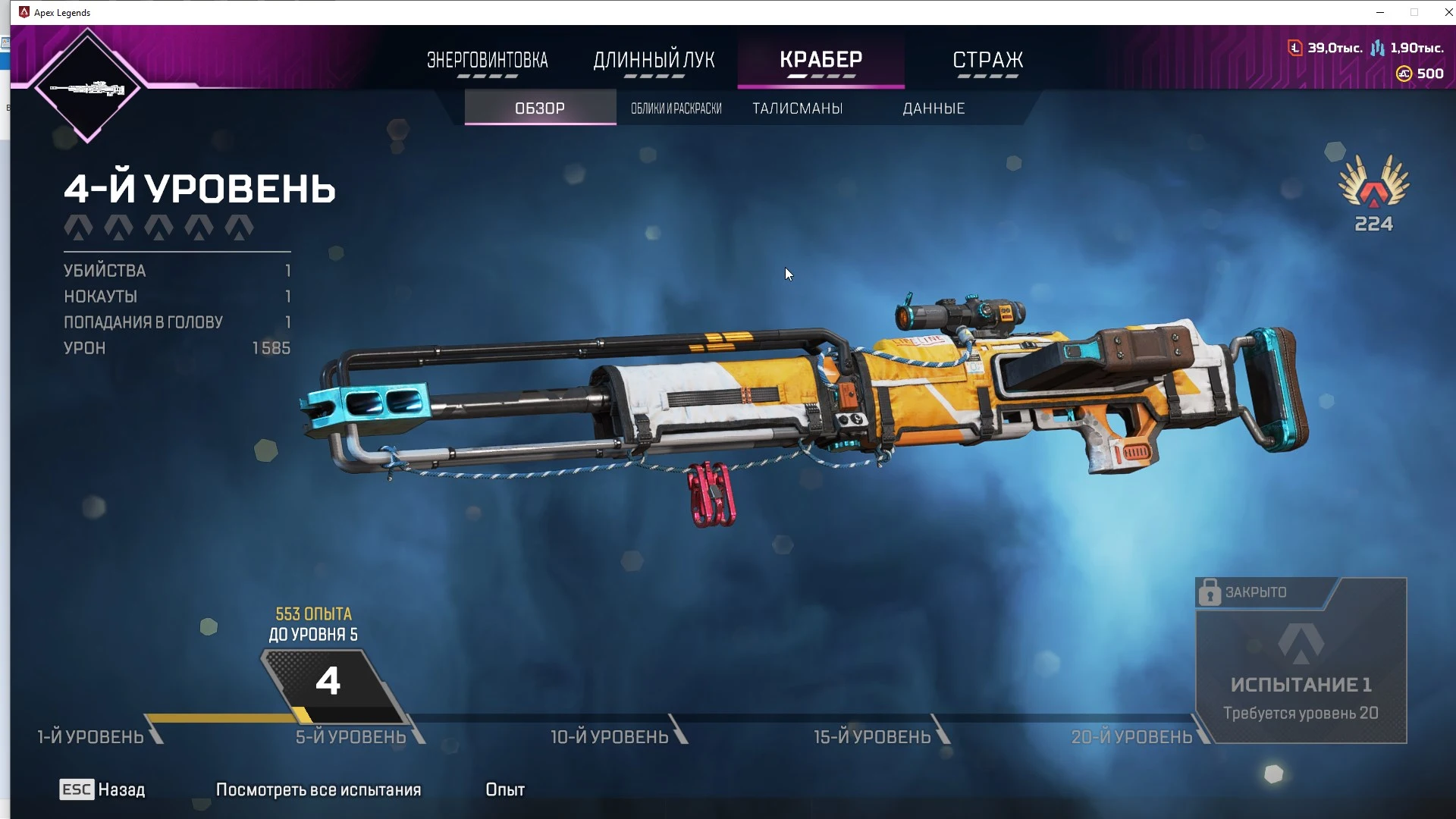This screenshot has height=819, width=1456.
Task: Switch to the Энерговинтовка weapon tab
Action: (487, 61)
